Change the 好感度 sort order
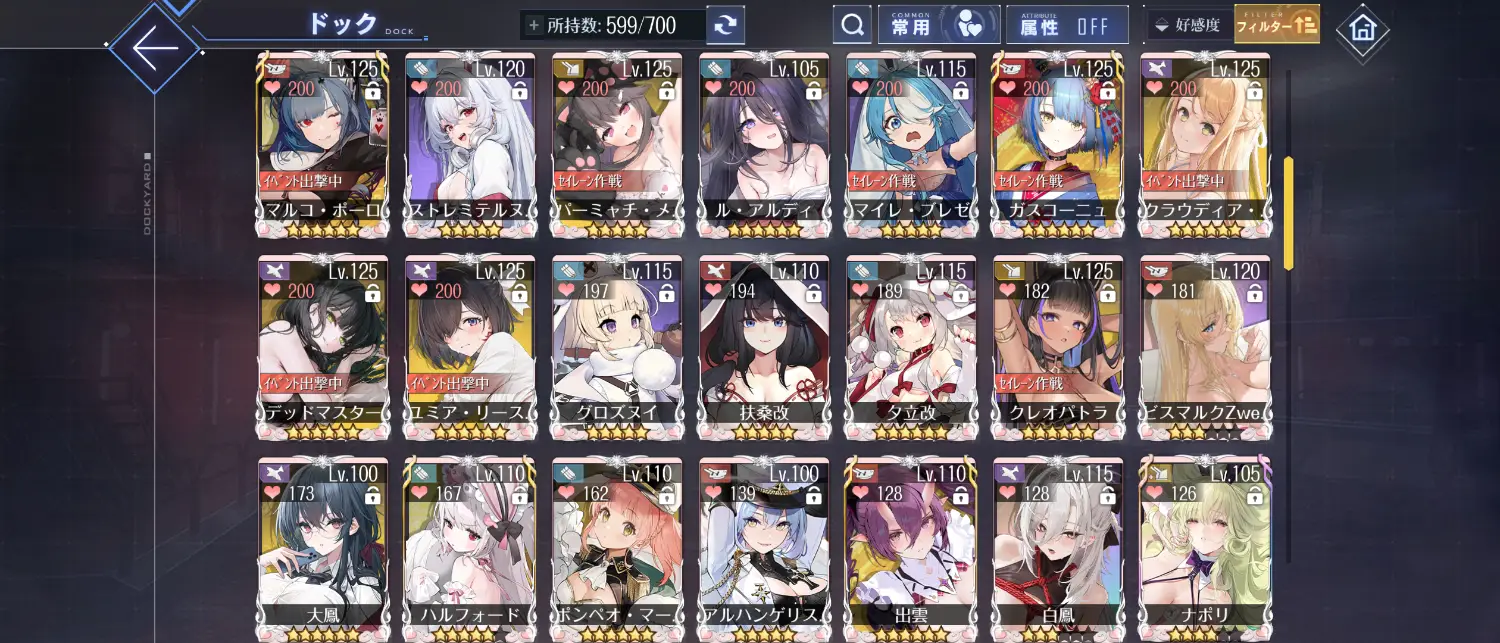The height and width of the screenshot is (643, 1500). [1188, 25]
